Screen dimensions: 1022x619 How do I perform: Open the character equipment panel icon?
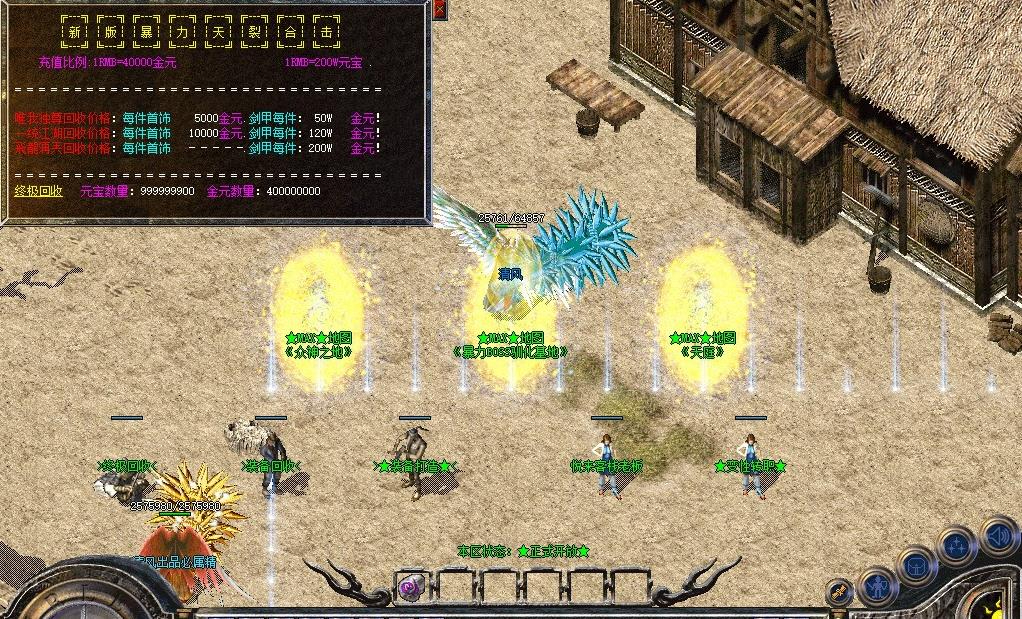(879, 586)
